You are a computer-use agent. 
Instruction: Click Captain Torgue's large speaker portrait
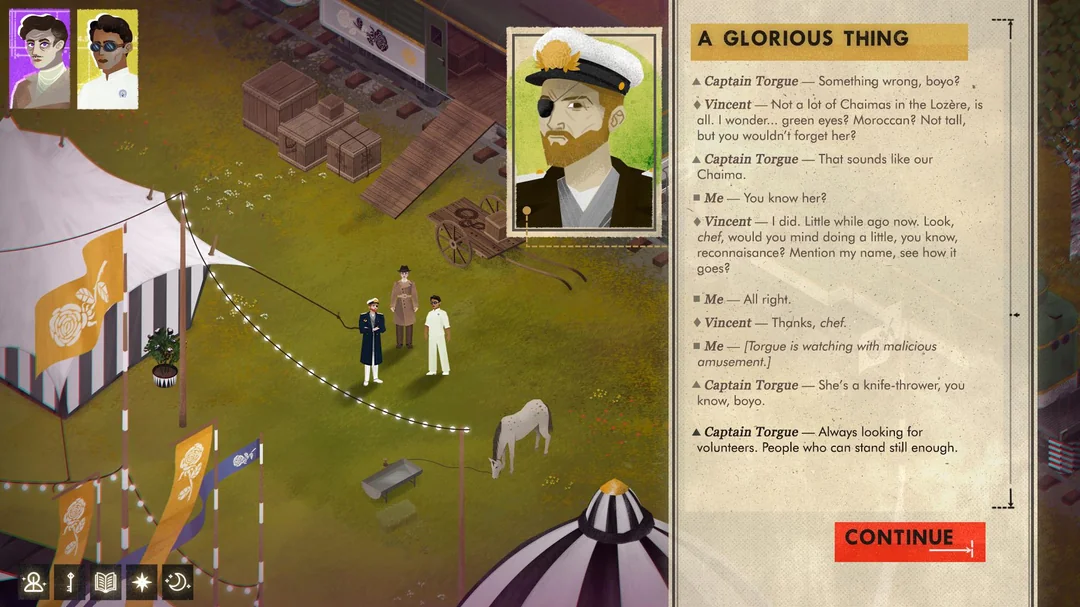click(x=584, y=132)
